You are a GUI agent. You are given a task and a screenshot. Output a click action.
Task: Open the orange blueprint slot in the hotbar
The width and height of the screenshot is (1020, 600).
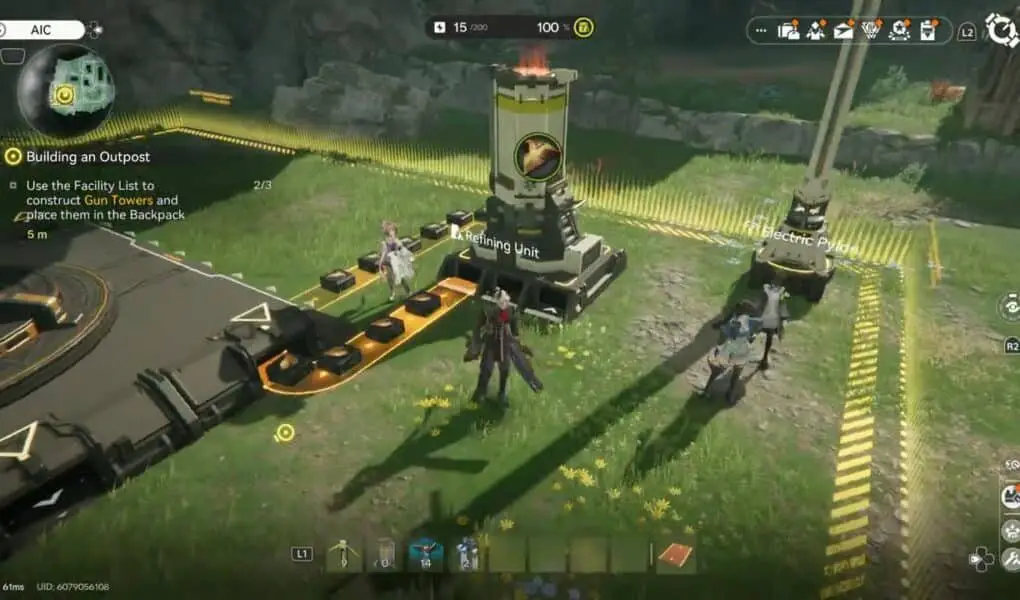675,554
